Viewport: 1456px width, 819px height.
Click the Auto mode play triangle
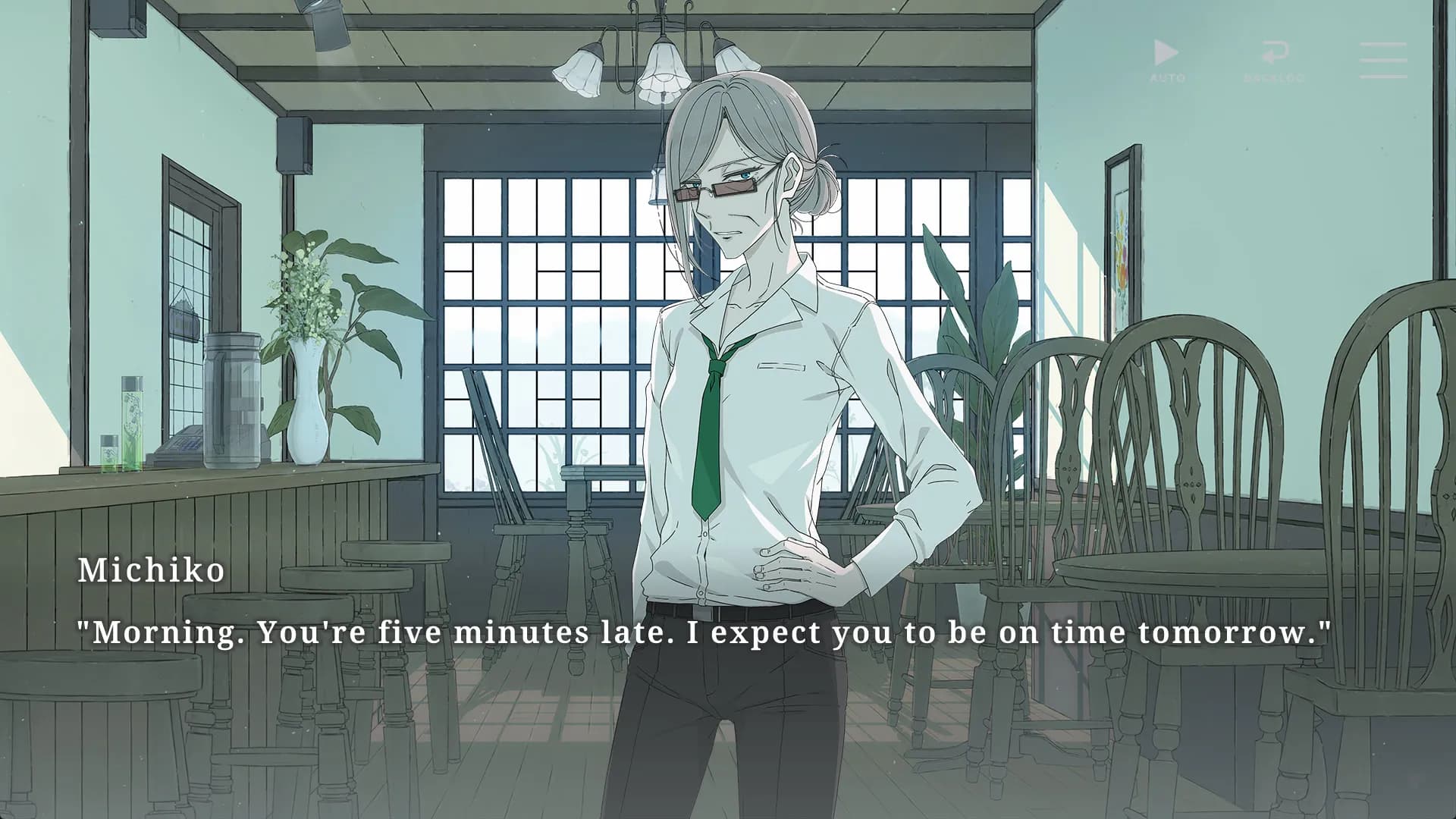[1167, 52]
